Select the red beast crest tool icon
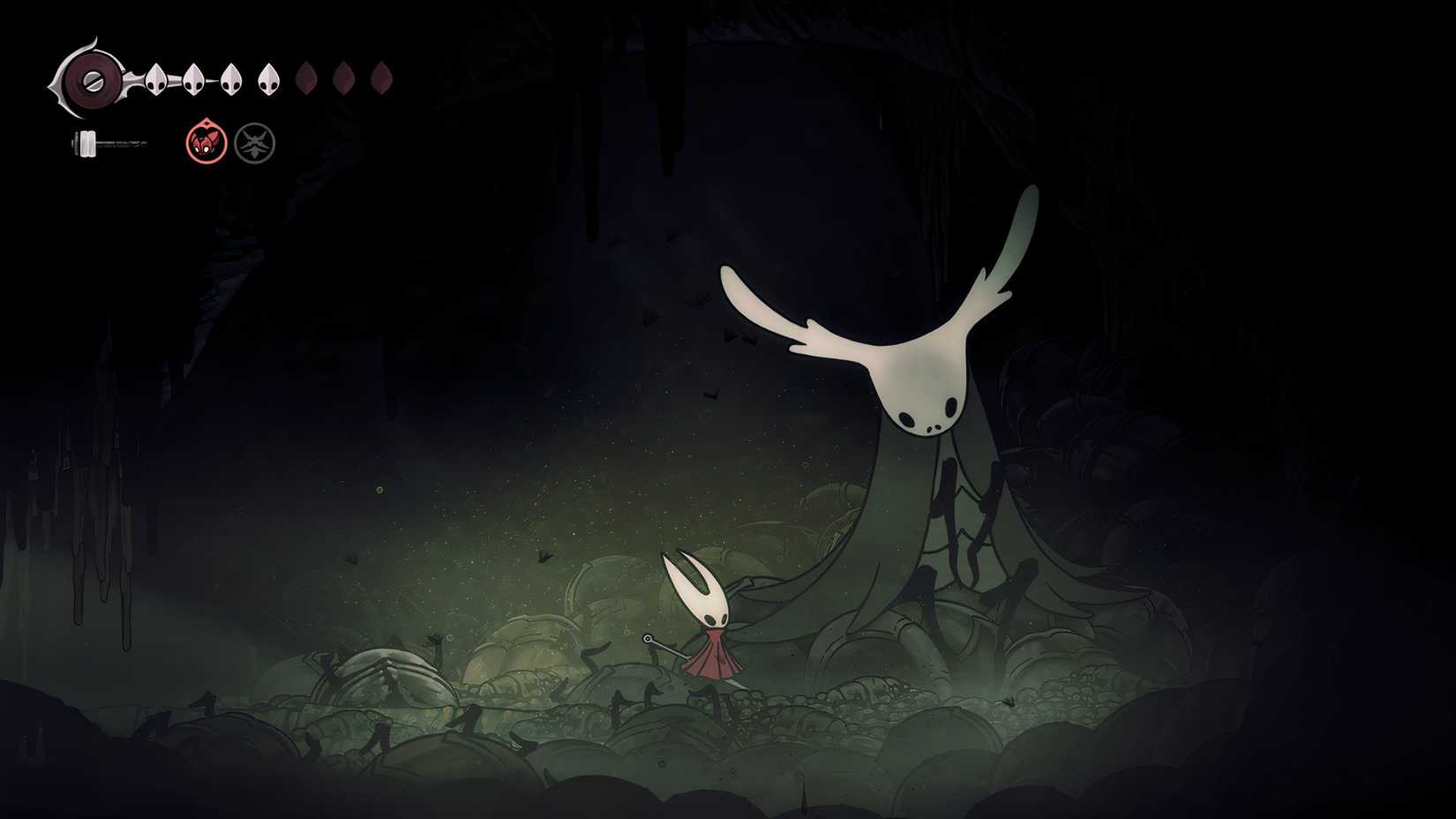The width and height of the screenshot is (1456, 819). [207, 142]
